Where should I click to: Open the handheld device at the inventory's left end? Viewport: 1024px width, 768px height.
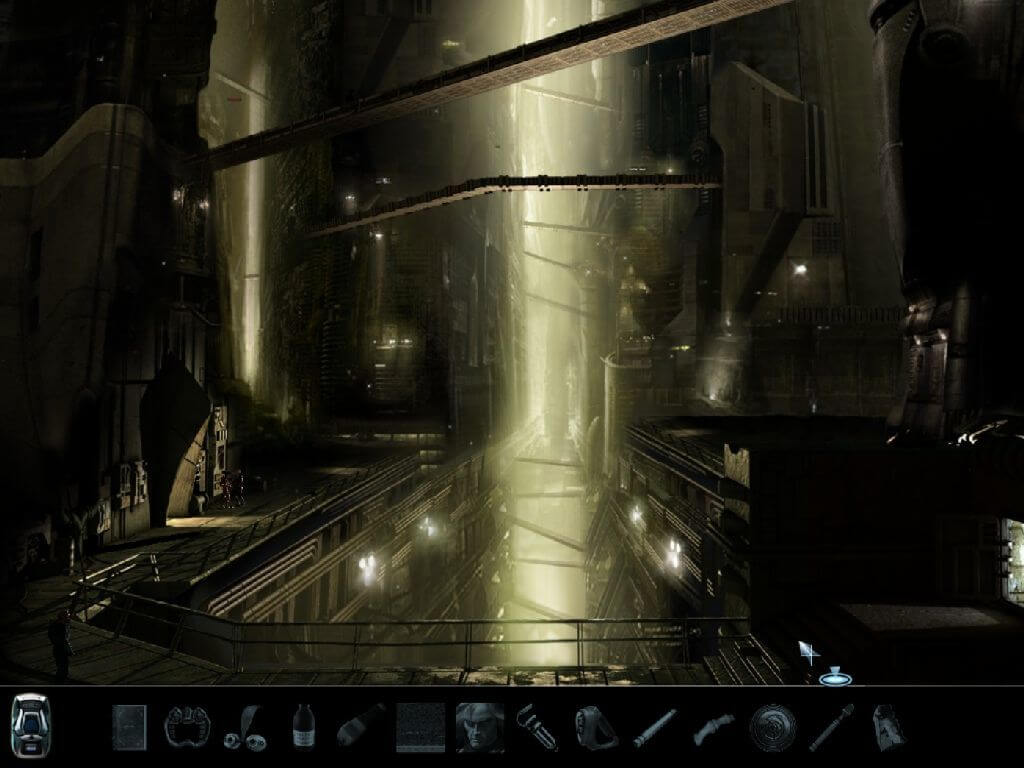coord(30,724)
